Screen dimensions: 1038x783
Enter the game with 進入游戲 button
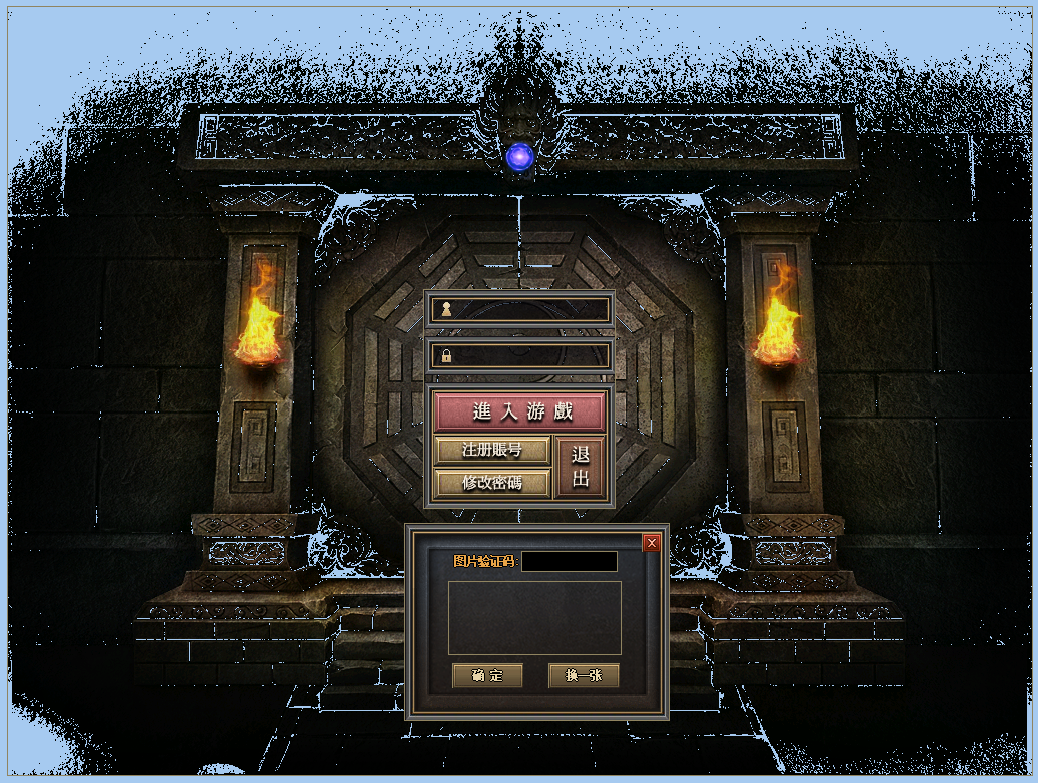click(x=519, y=412)
